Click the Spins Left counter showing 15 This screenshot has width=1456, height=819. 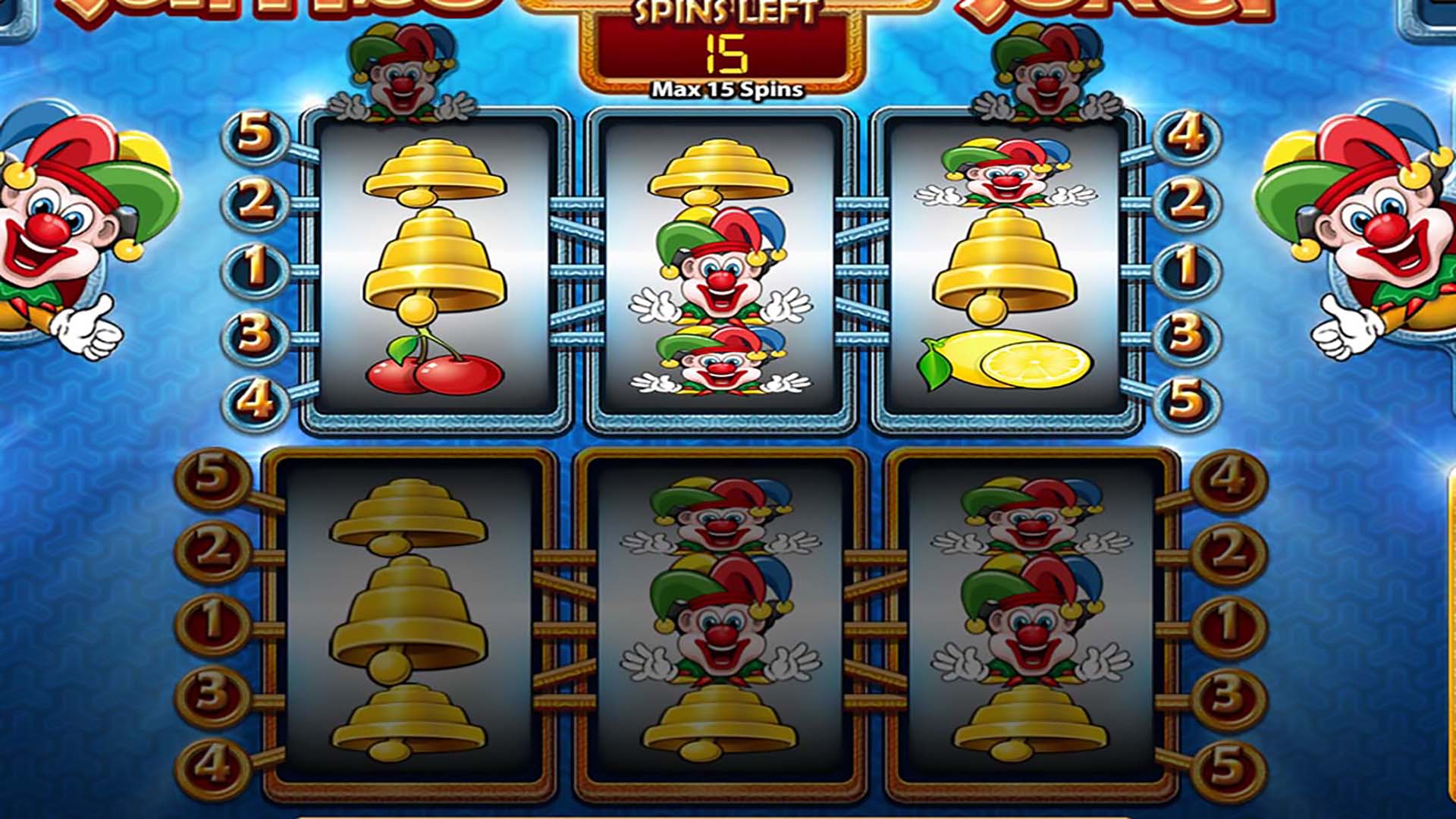[x=728, y=55]
